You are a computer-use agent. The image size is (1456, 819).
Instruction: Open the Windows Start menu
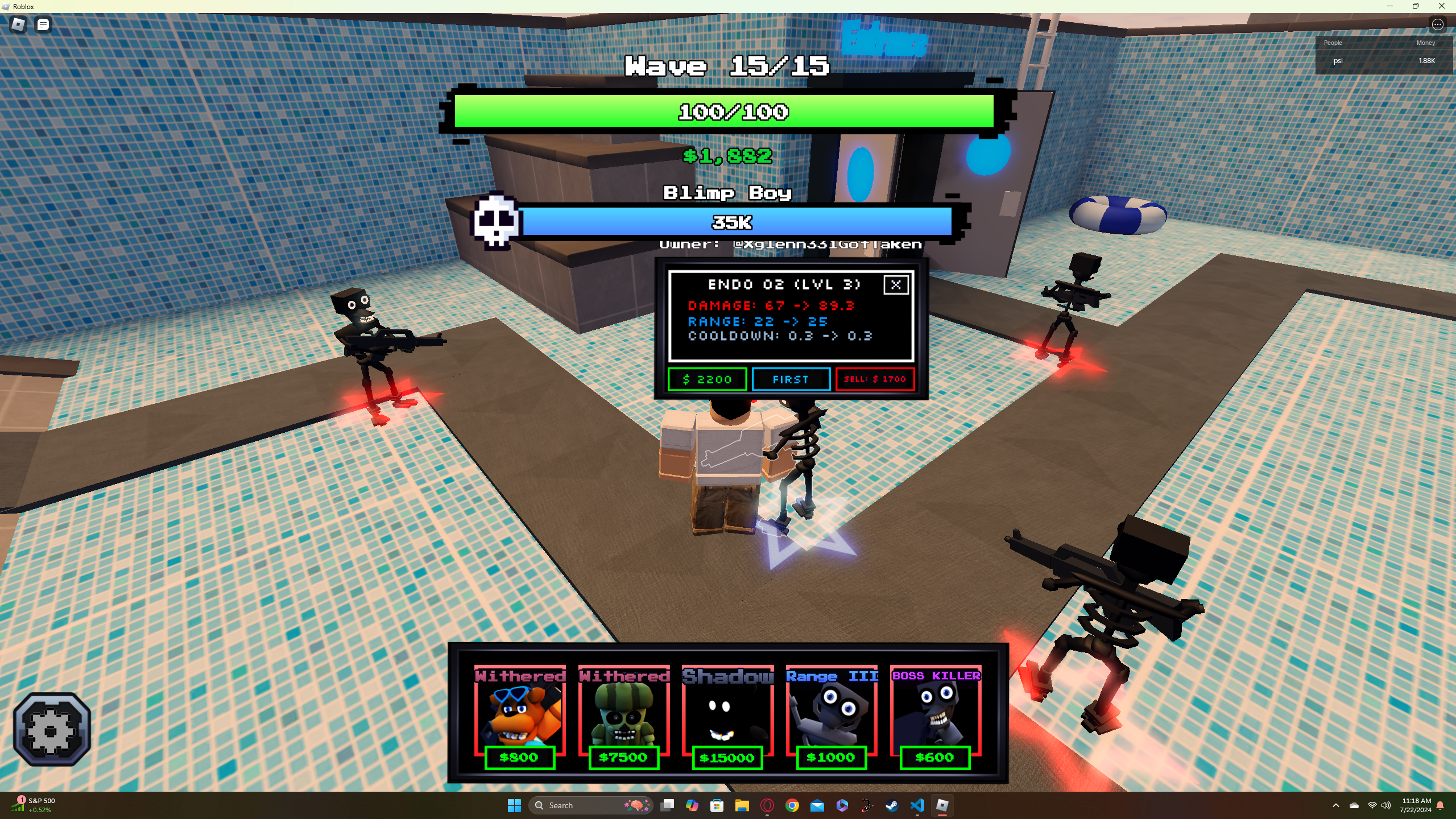point(515,806)
